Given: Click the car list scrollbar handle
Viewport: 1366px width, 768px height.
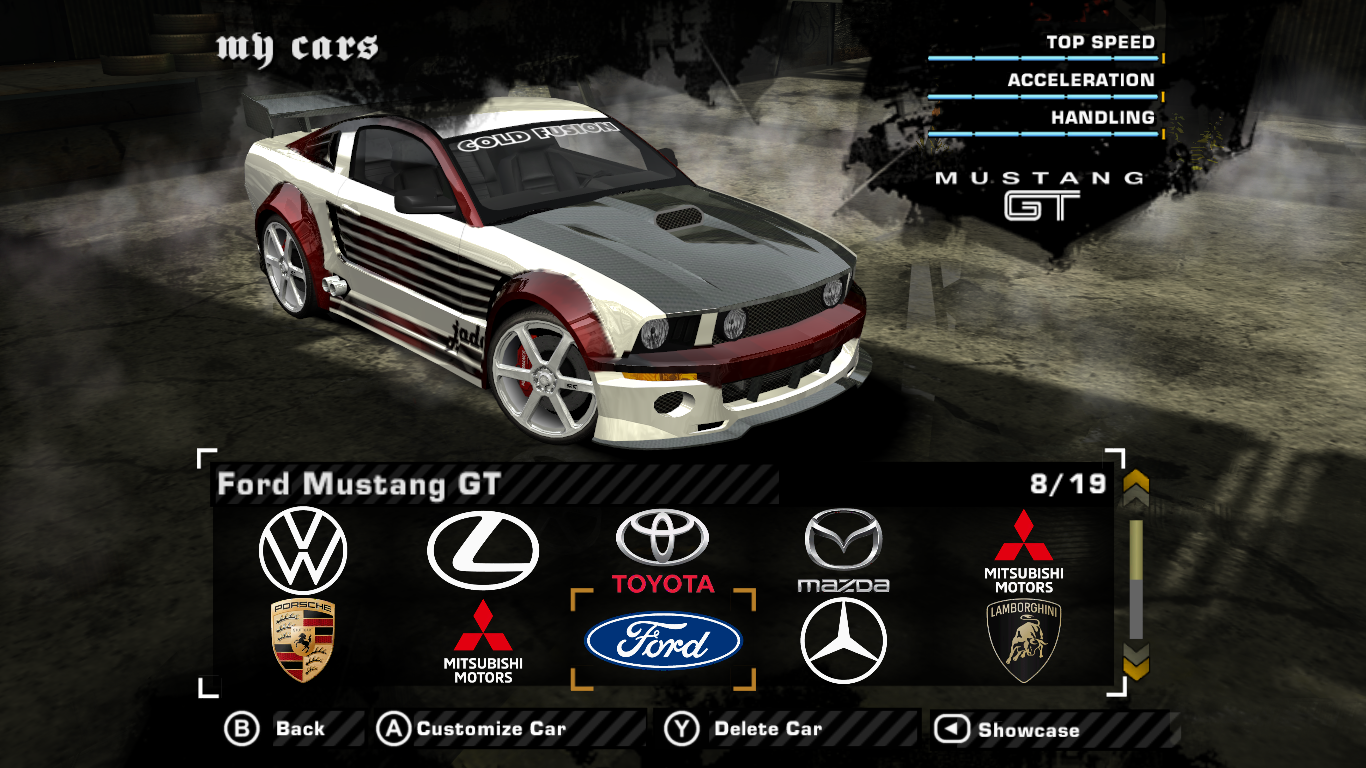Looking at the screenshot, I should click(x=1136, y=549).
